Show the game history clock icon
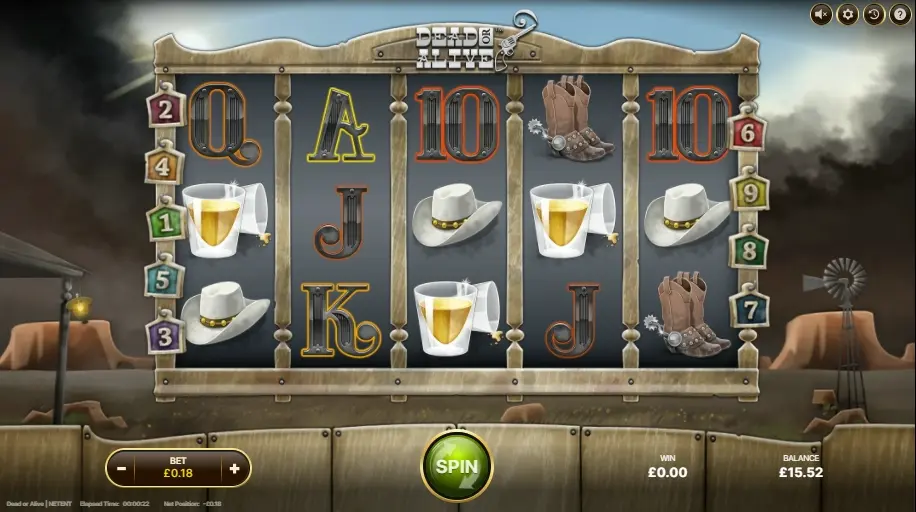Image resolution: width=916 pixels, height=512 pixels. [x=873, y=14]
